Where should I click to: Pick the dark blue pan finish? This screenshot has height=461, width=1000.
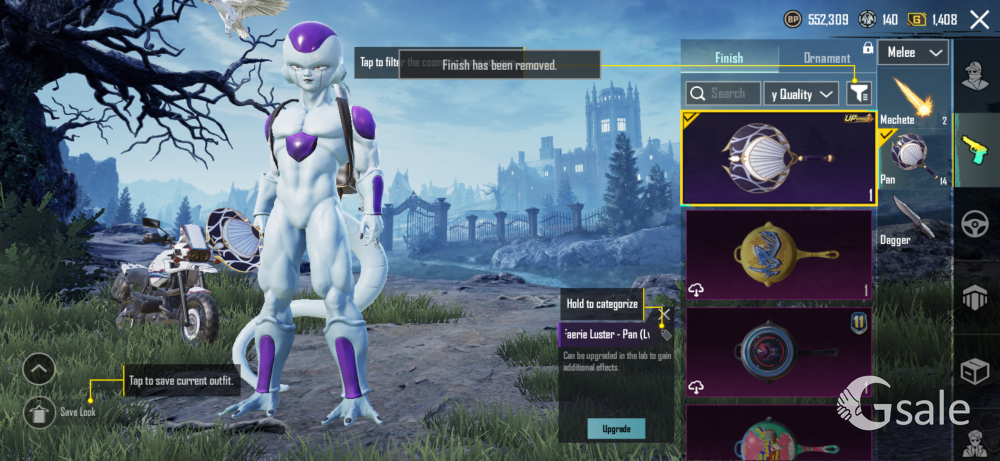pyautogui.click(x=778, y=351)
